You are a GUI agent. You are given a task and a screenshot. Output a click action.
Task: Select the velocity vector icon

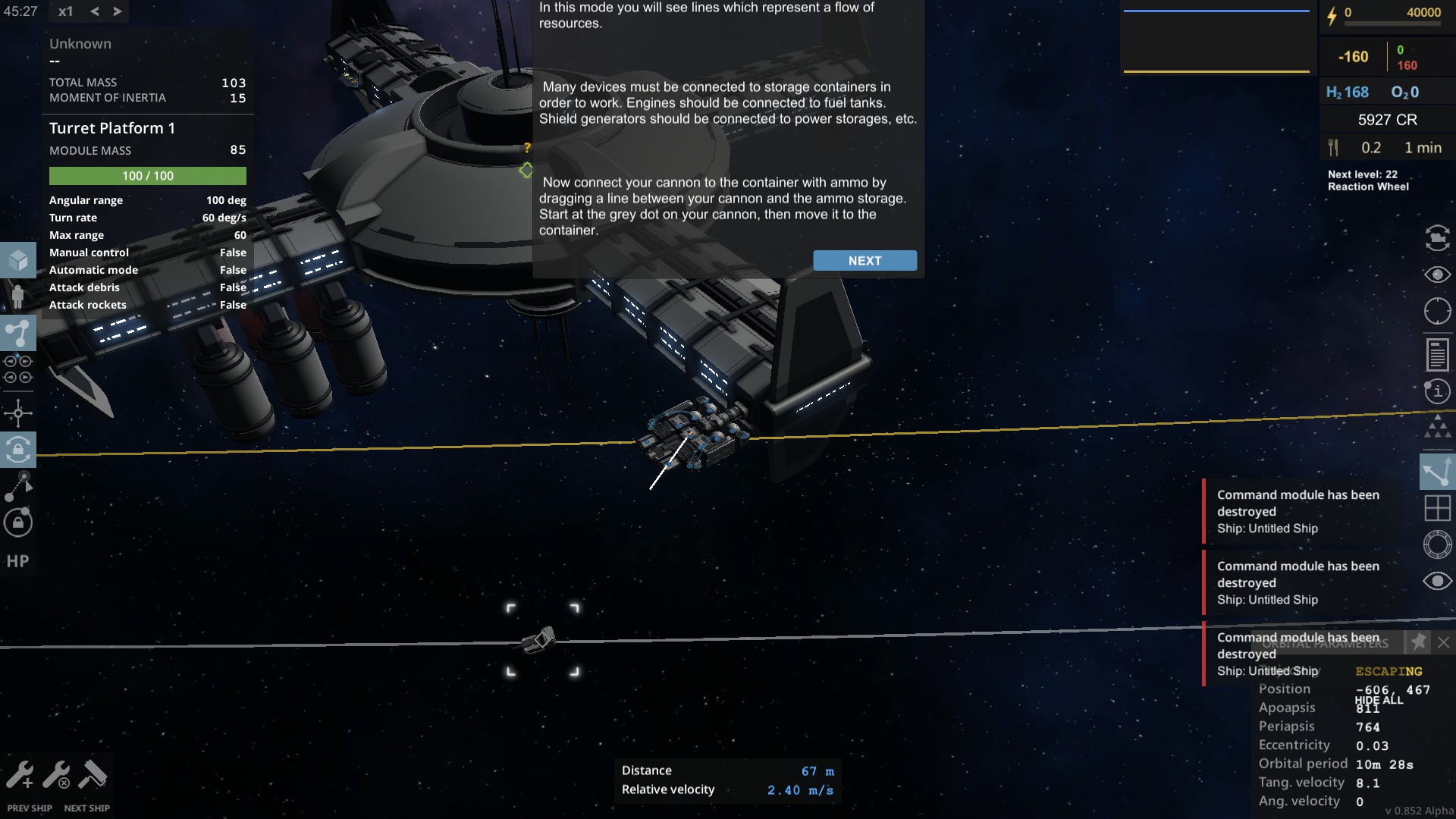pos(1437,471)
